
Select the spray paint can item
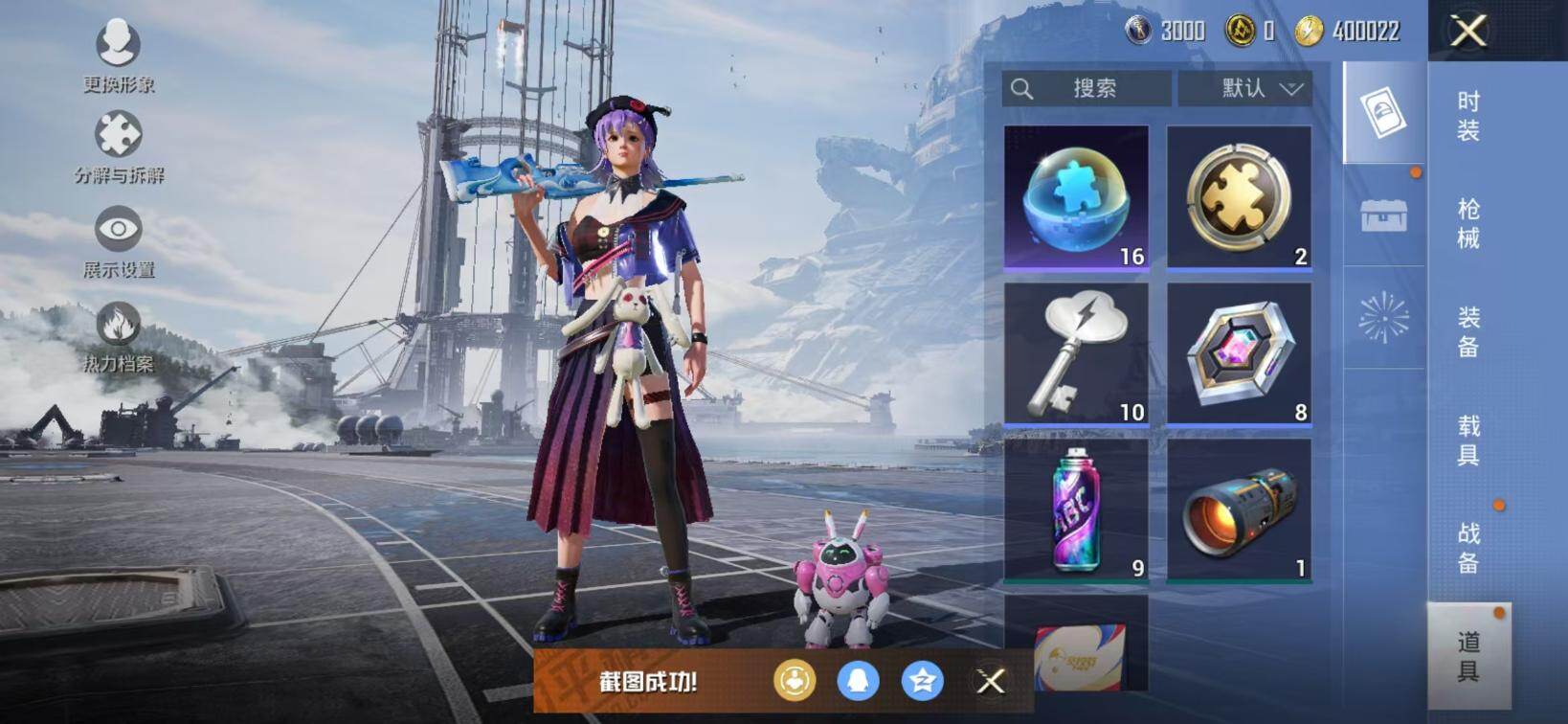point(1077,510)
